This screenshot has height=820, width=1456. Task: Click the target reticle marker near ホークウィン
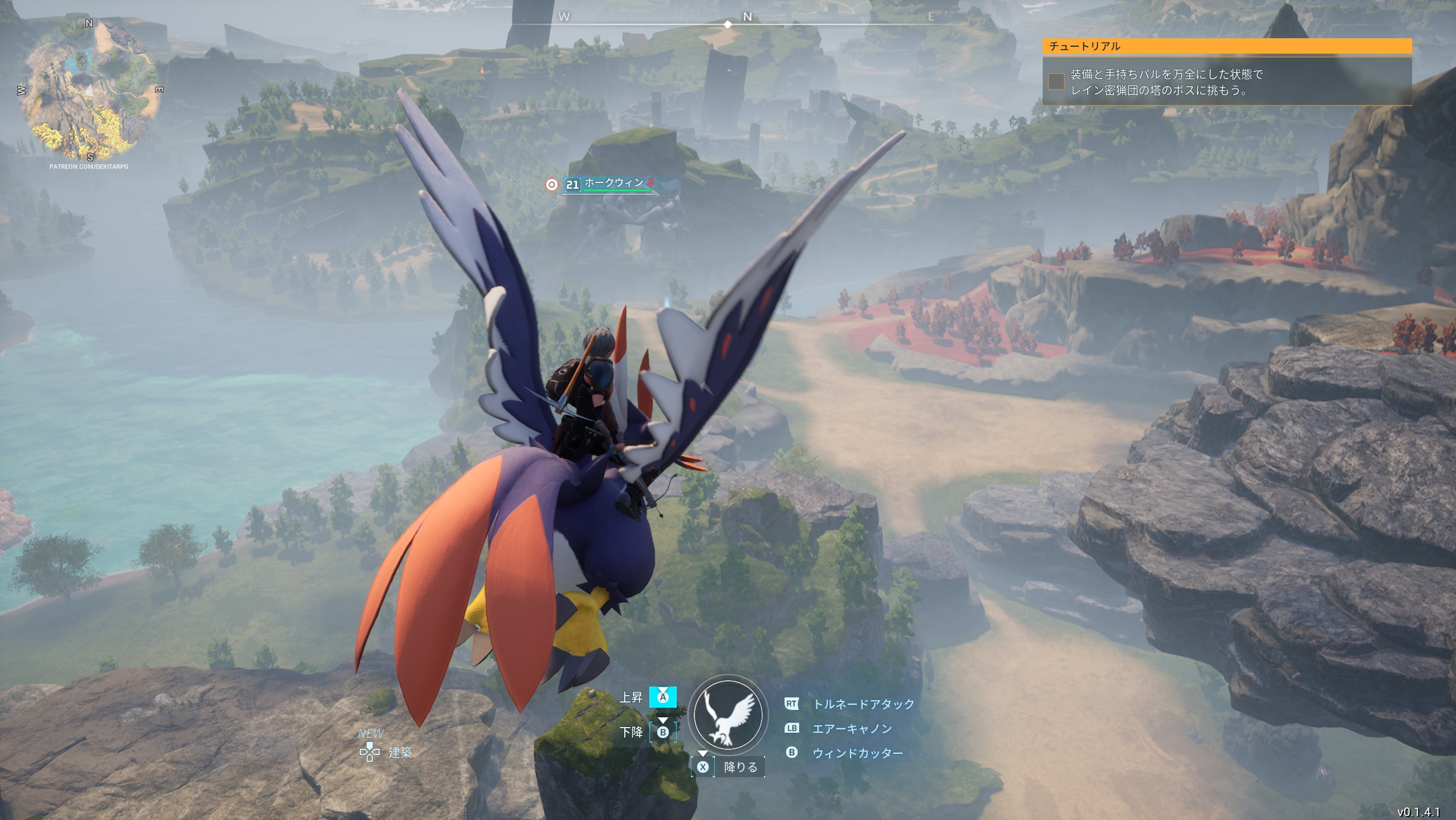pyautogui.click(x=551, y=184)
